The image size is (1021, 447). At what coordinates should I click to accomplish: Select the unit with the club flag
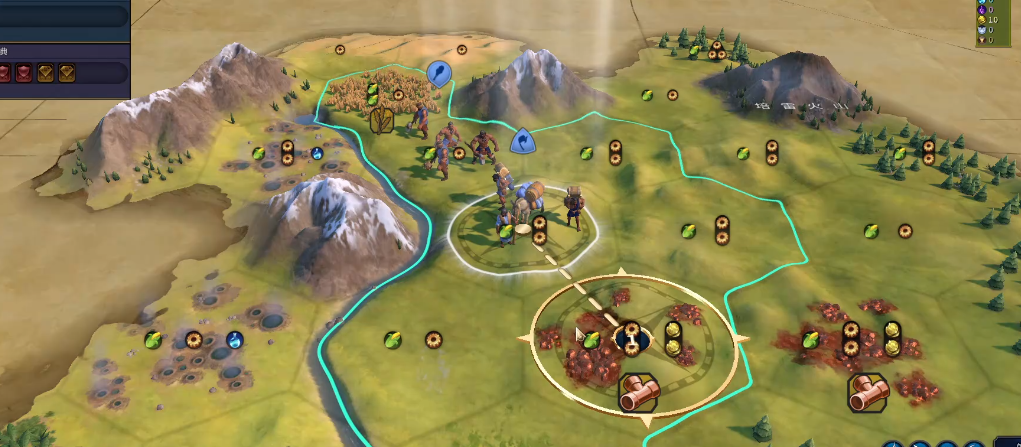438,72
